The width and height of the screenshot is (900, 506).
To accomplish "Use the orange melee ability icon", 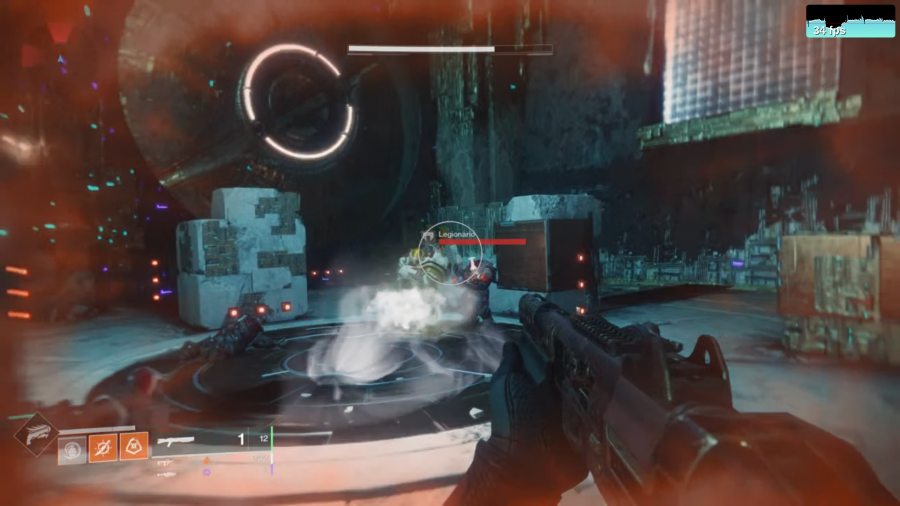I will point(103,447).
